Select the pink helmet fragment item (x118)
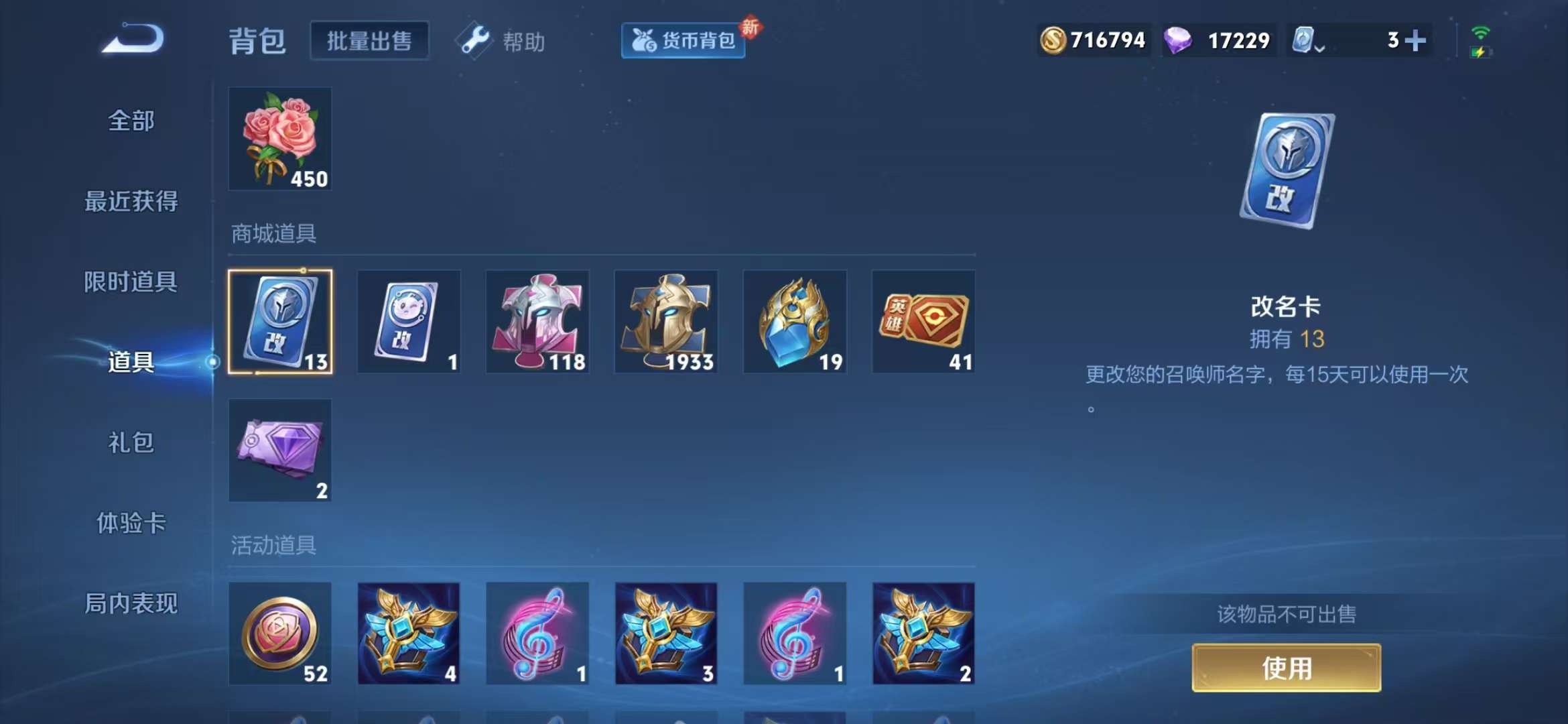Image resolution: width=1568 pixels, height=724 pixels. (x=538, y=322)
